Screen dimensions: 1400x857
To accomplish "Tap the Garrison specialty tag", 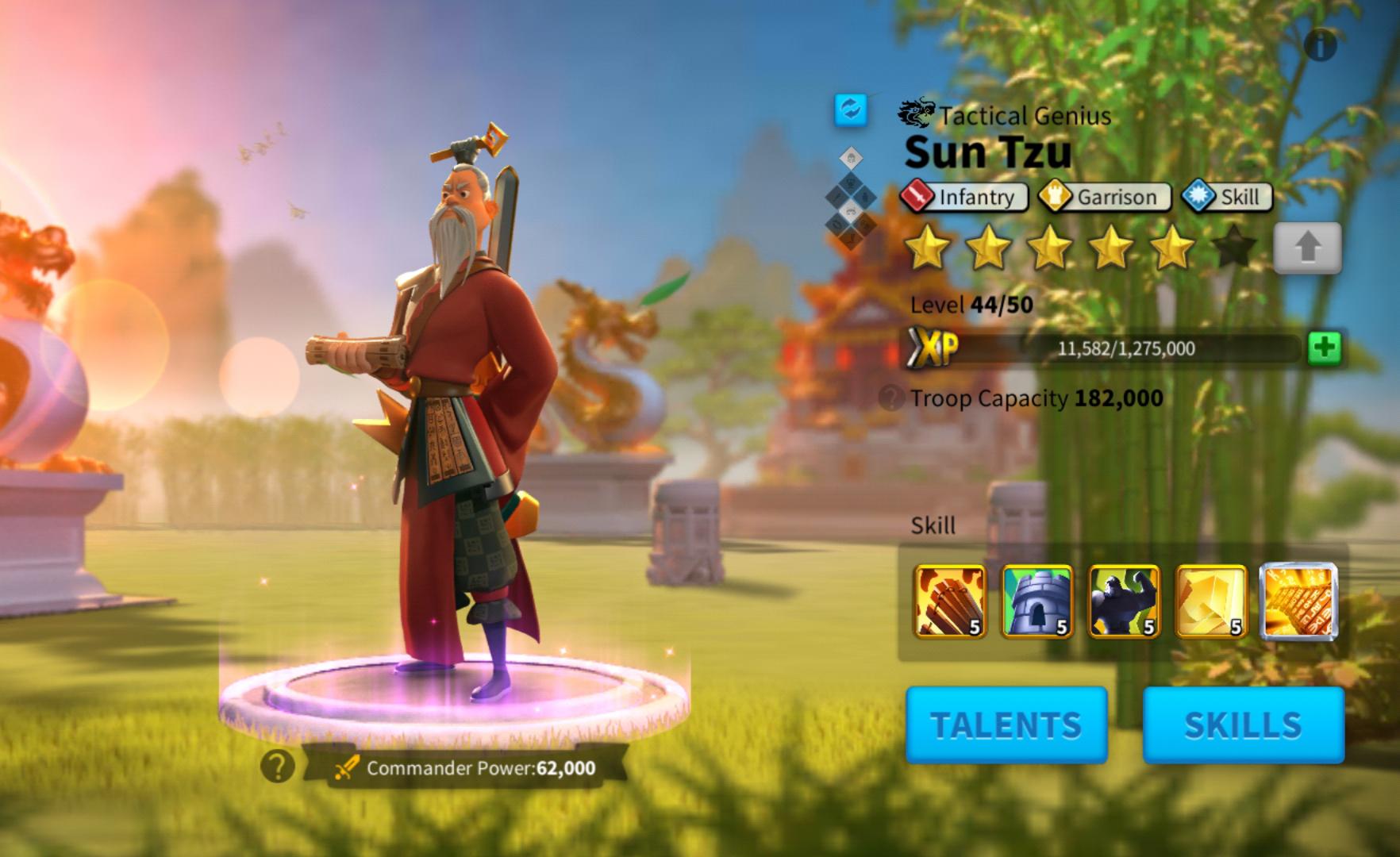I will [x=1105, y=197].
